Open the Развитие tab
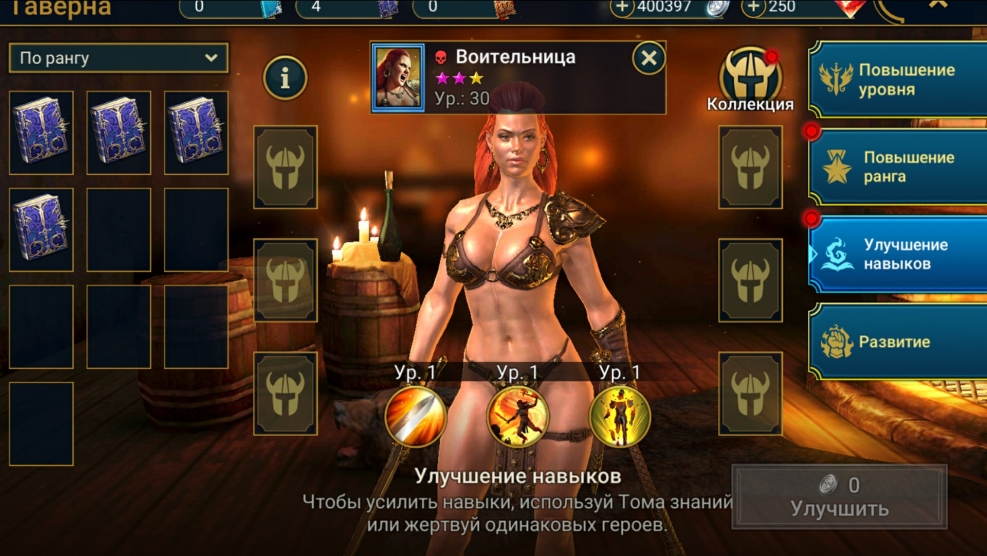The image size is (987, 556). (897, 341)
